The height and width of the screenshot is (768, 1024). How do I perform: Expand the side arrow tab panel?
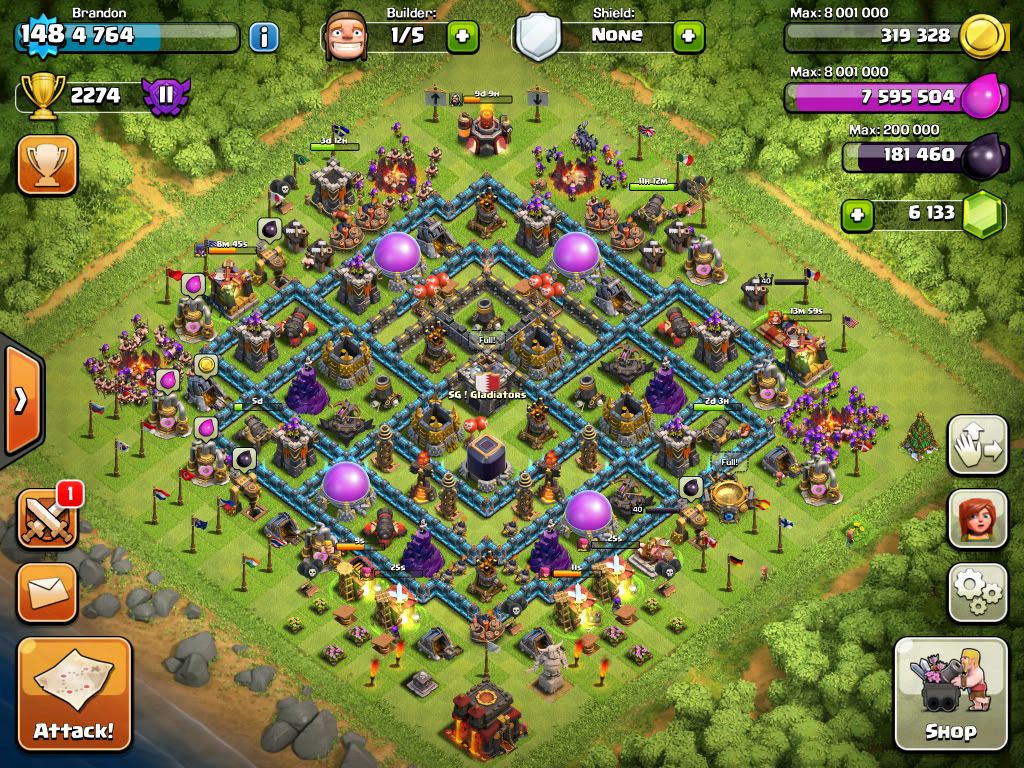(x=21, y=400)
